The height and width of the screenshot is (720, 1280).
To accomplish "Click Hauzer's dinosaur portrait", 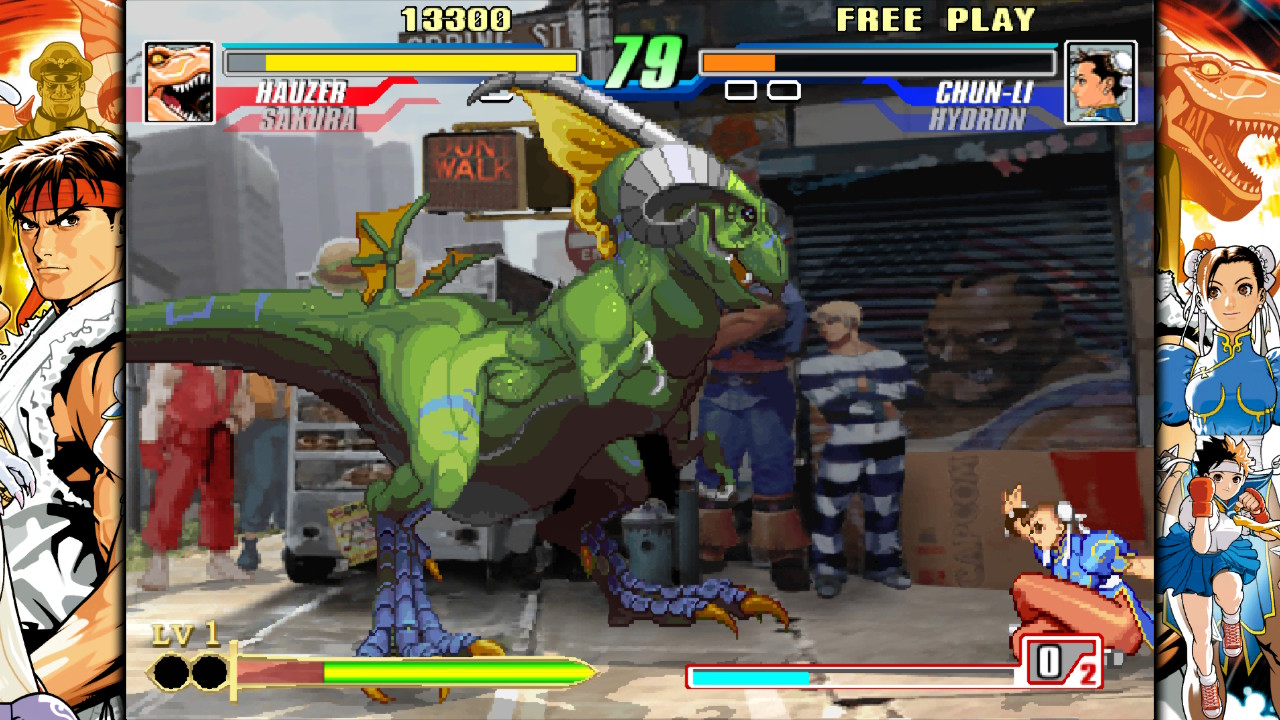I will [x=180, y=82].
